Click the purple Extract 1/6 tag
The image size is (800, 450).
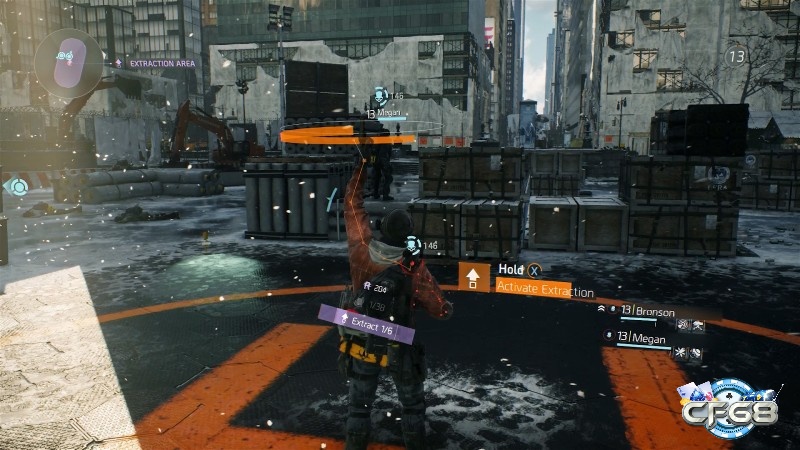point(365,322)
